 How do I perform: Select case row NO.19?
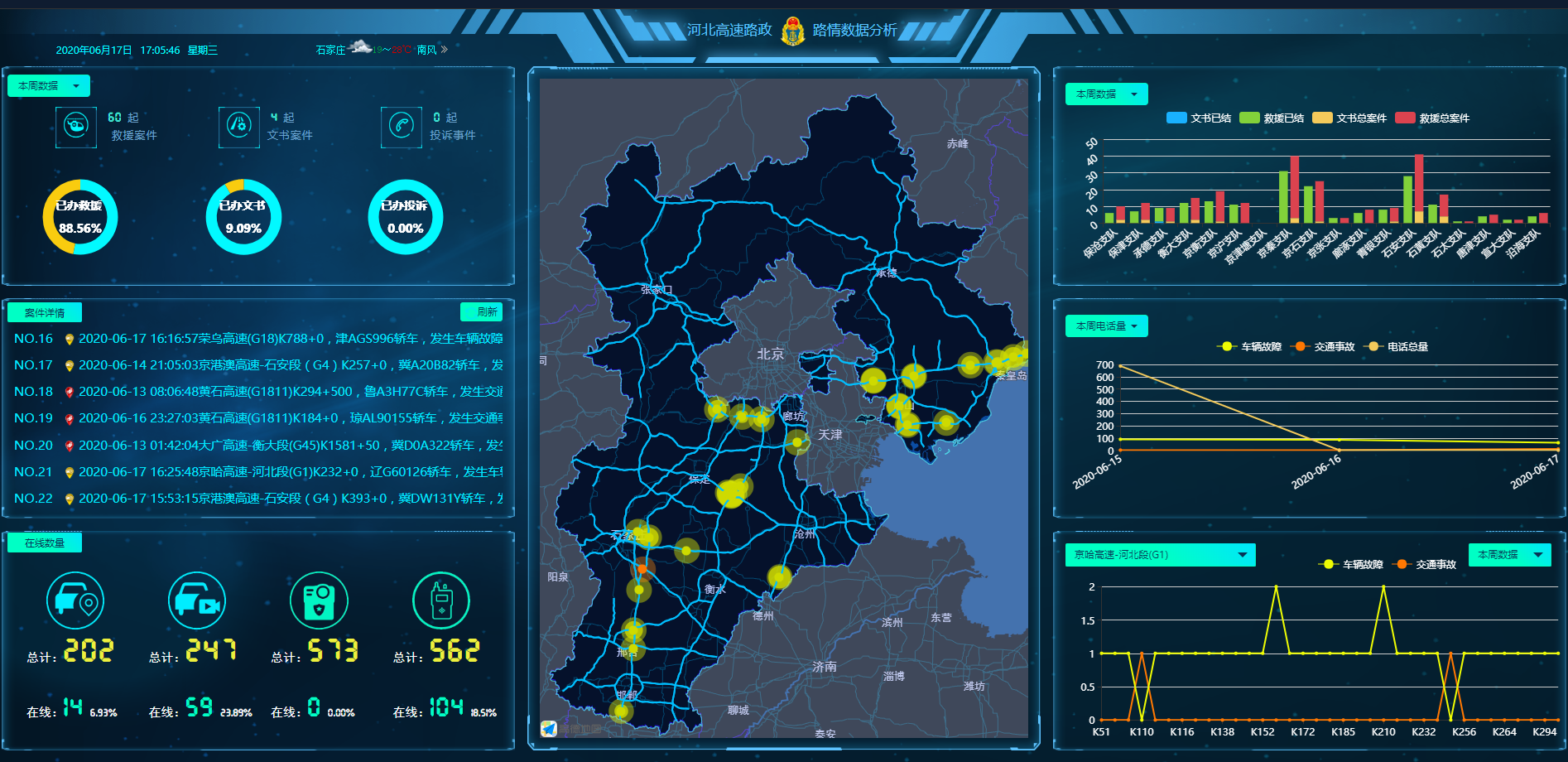257,418
